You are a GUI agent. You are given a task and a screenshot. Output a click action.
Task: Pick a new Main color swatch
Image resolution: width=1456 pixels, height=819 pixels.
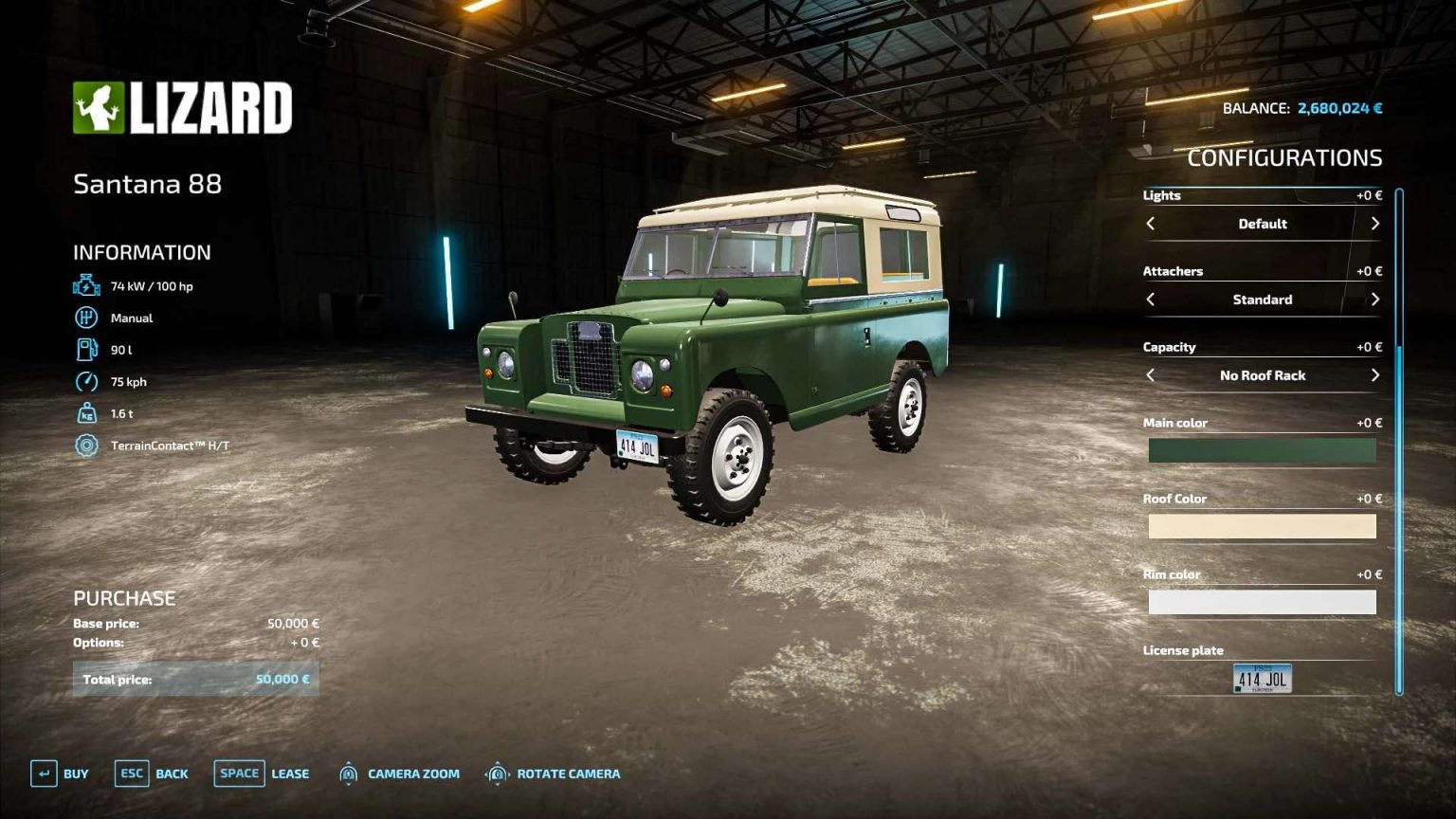point(1262,450)
